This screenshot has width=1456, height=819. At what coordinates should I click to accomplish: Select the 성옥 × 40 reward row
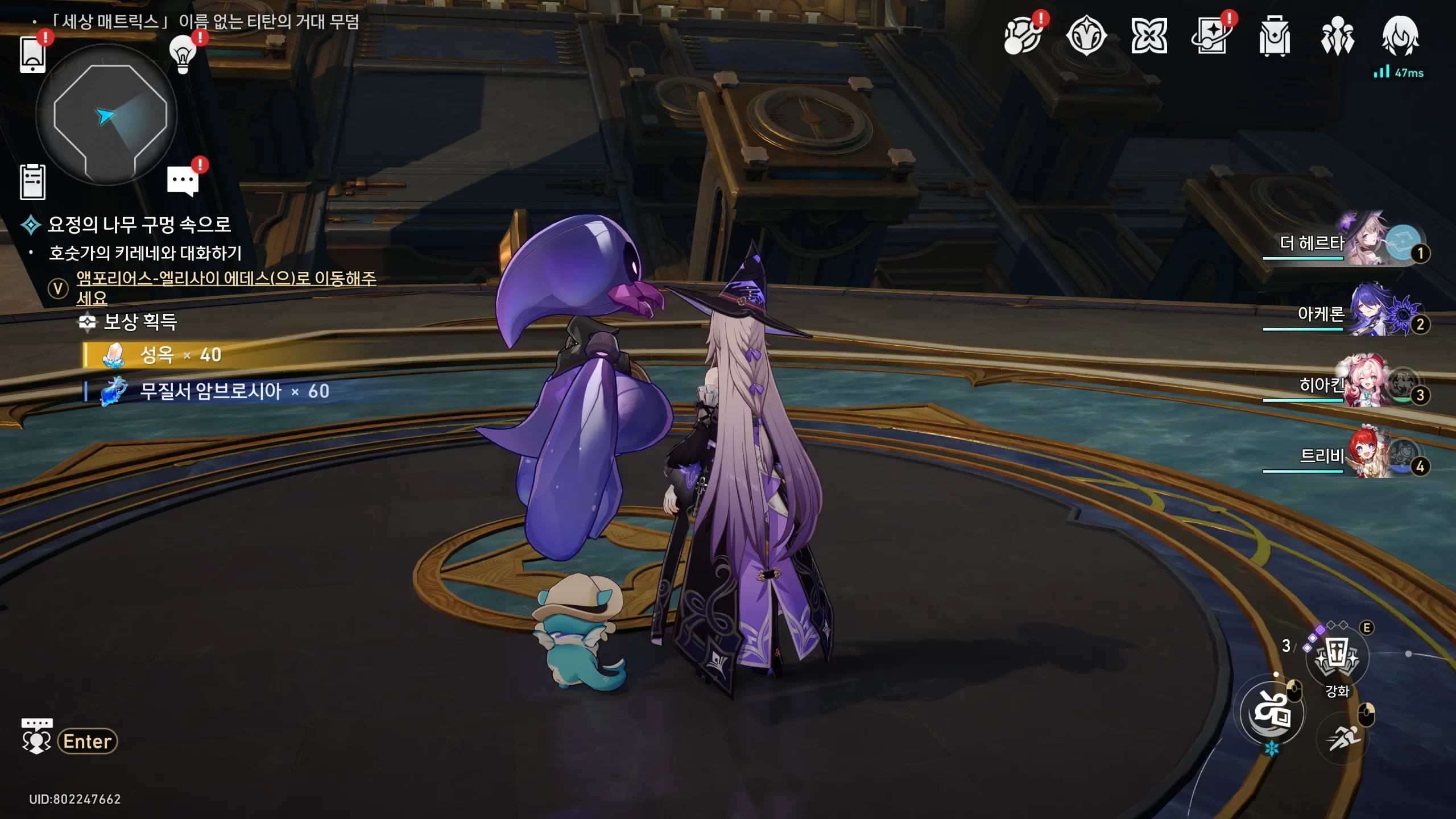point(181,355)
